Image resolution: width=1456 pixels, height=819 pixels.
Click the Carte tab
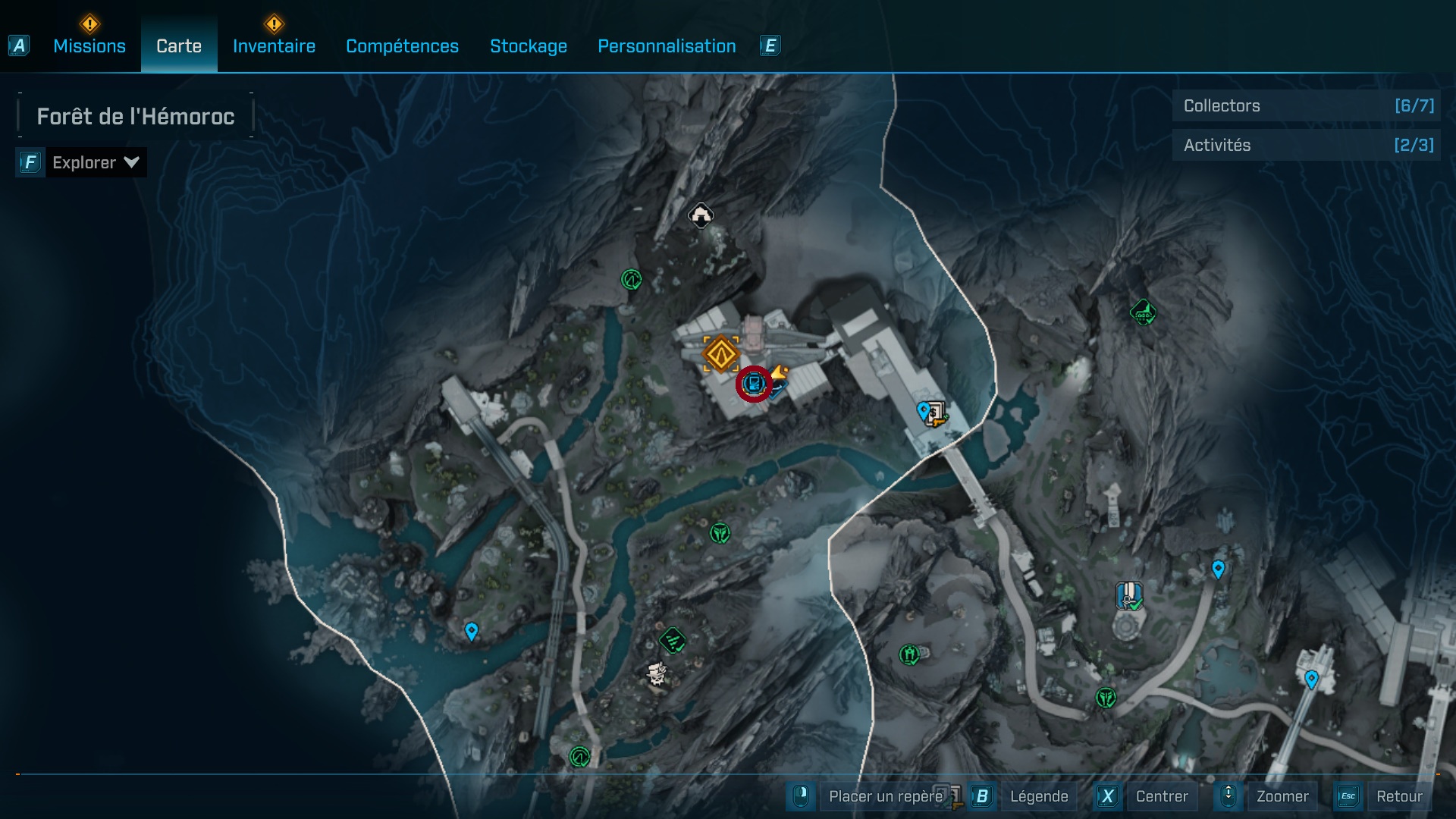point(179,46)
